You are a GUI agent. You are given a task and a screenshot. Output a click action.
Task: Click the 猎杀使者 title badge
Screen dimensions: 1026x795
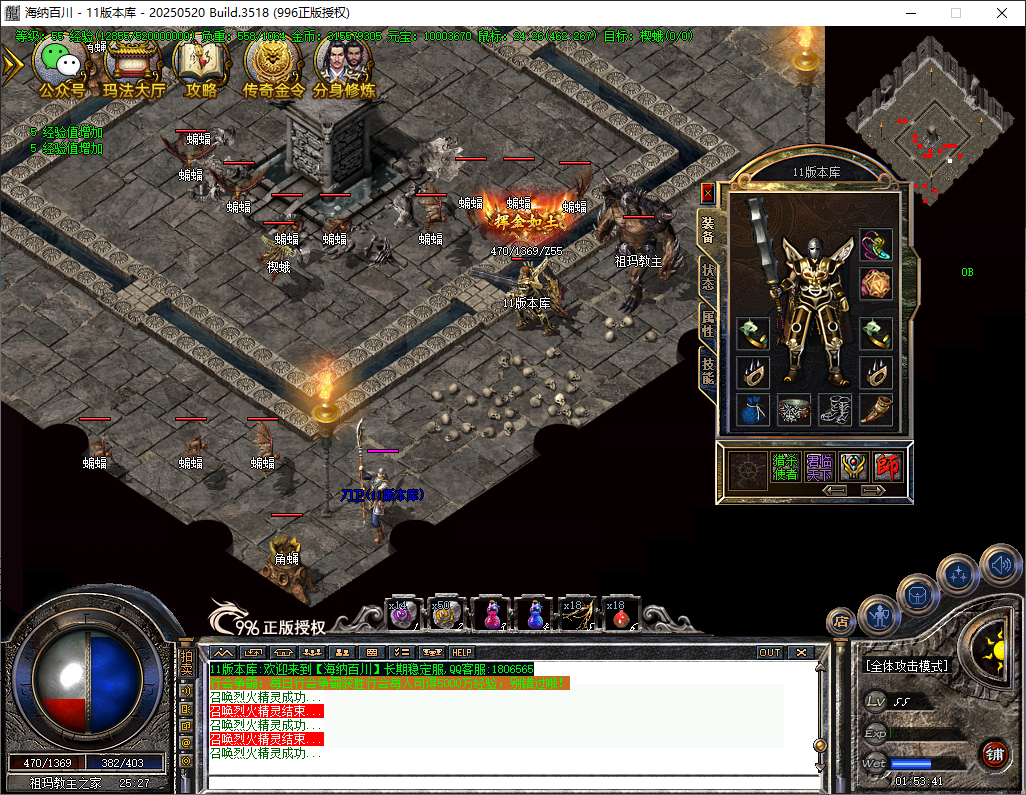pyautogui.click(x=784, y=466)
